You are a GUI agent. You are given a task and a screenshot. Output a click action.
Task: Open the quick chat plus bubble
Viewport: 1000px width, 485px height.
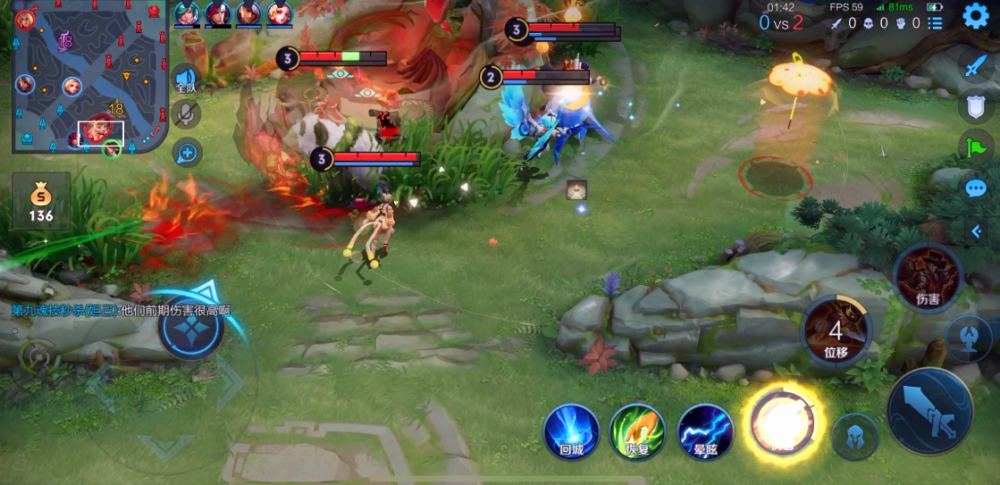186,152
